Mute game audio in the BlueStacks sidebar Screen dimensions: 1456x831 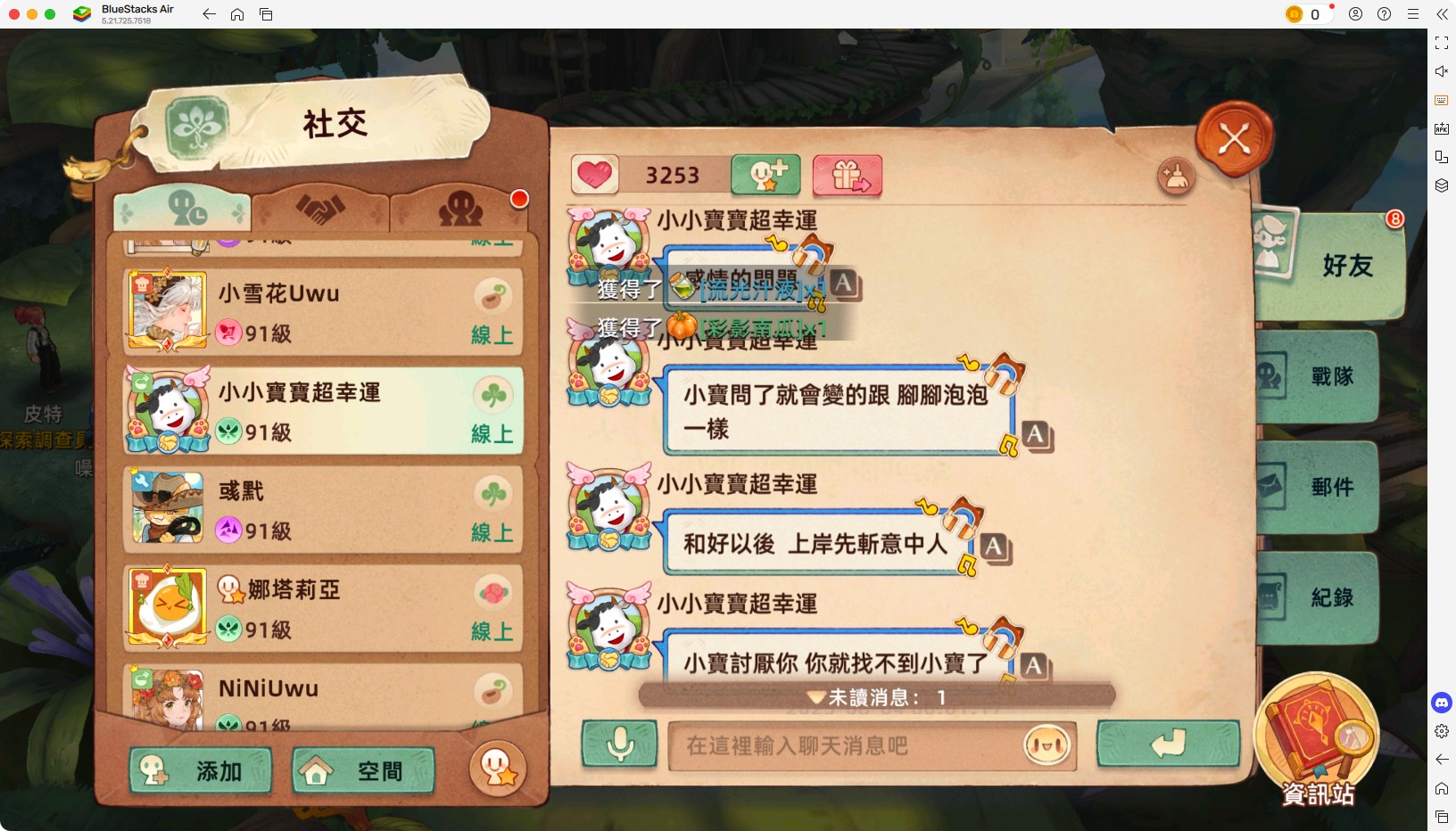tap(1442, 71)
